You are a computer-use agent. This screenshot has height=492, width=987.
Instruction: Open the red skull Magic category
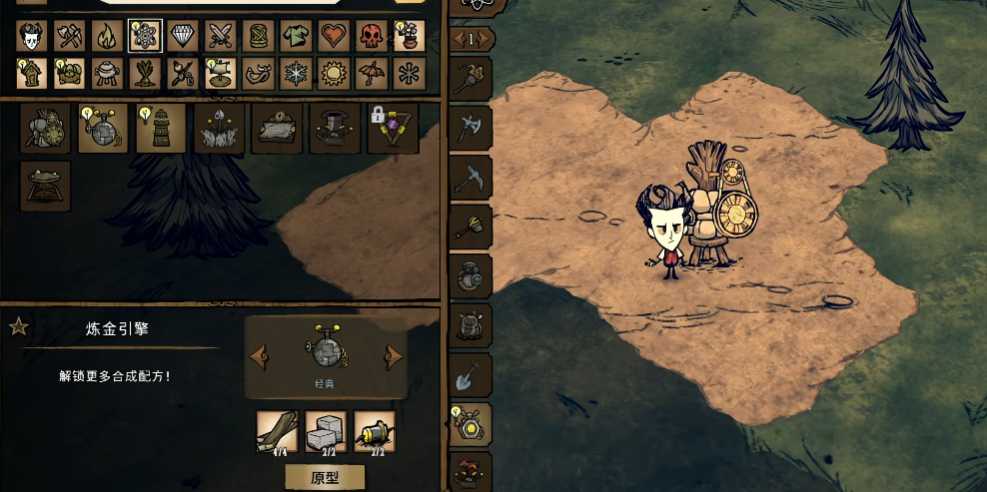(x=372, y=36)
